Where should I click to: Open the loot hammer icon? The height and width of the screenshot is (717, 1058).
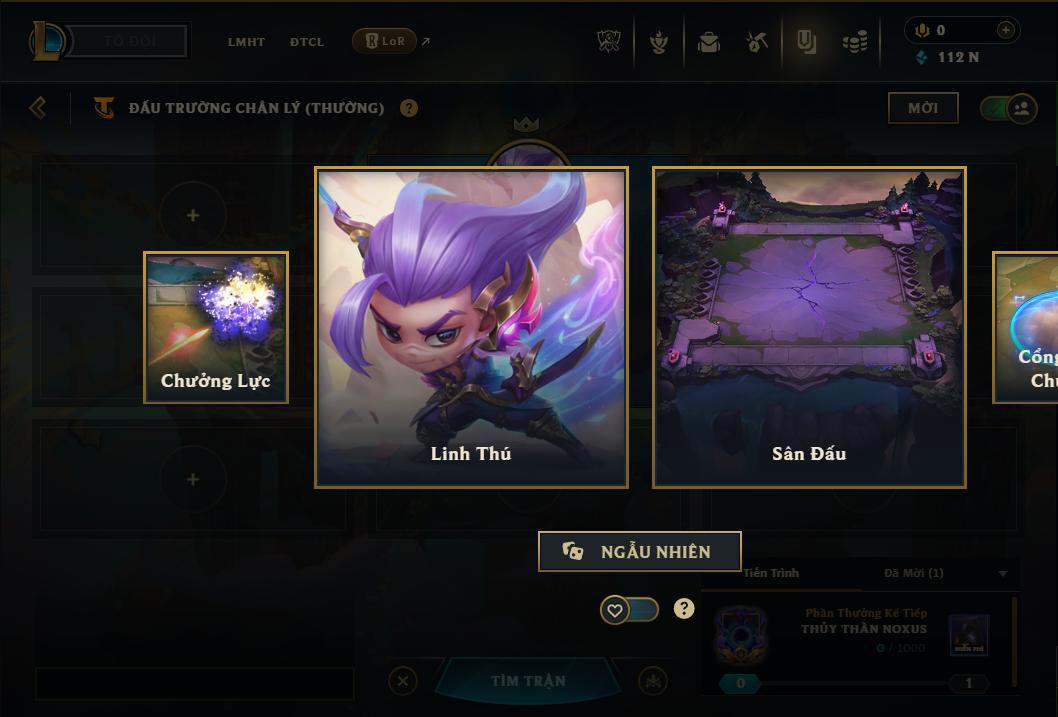757,42
